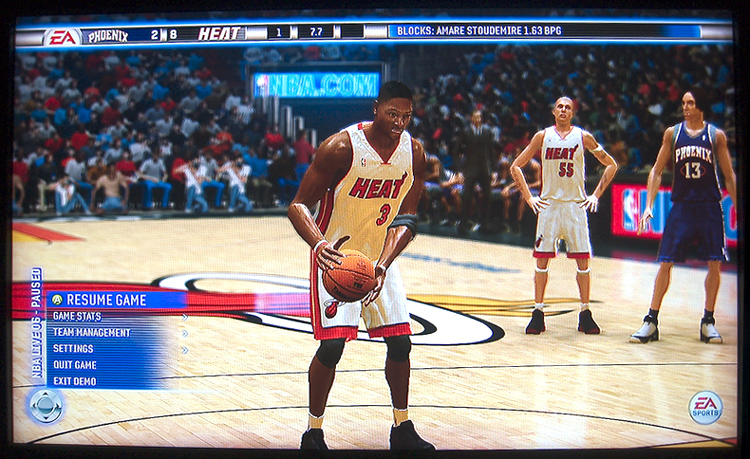Select Resume Game in the pause menu
Viewport: 750px width, 459px height.
tap(106, 300)
